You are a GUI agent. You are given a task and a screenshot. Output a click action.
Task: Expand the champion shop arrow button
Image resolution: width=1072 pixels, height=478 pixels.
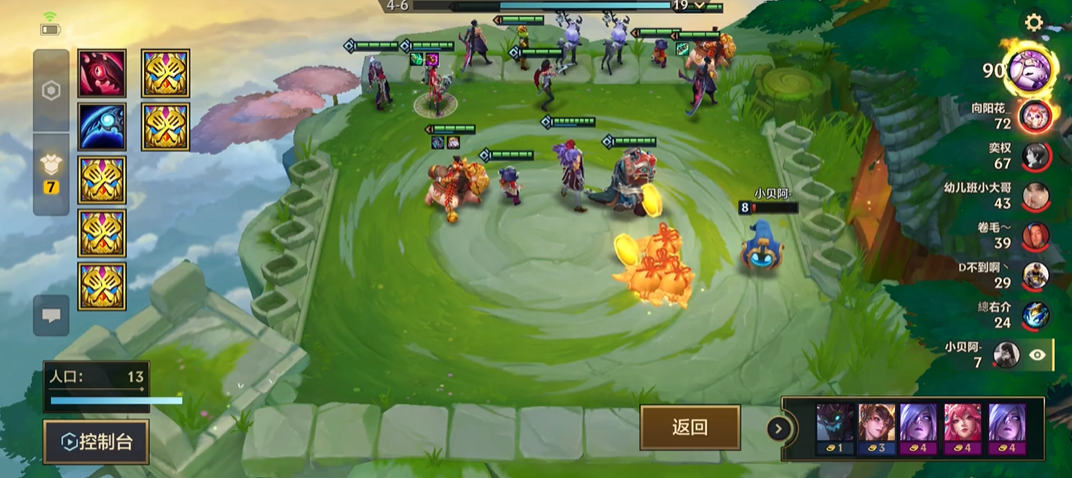tap(776, 429)
